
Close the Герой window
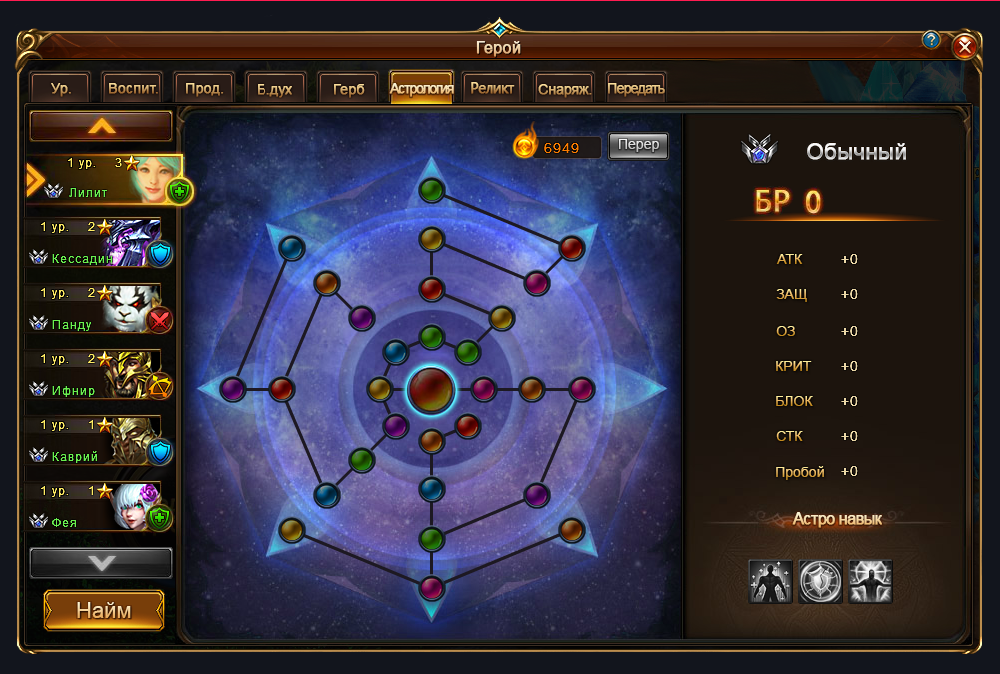964,46
